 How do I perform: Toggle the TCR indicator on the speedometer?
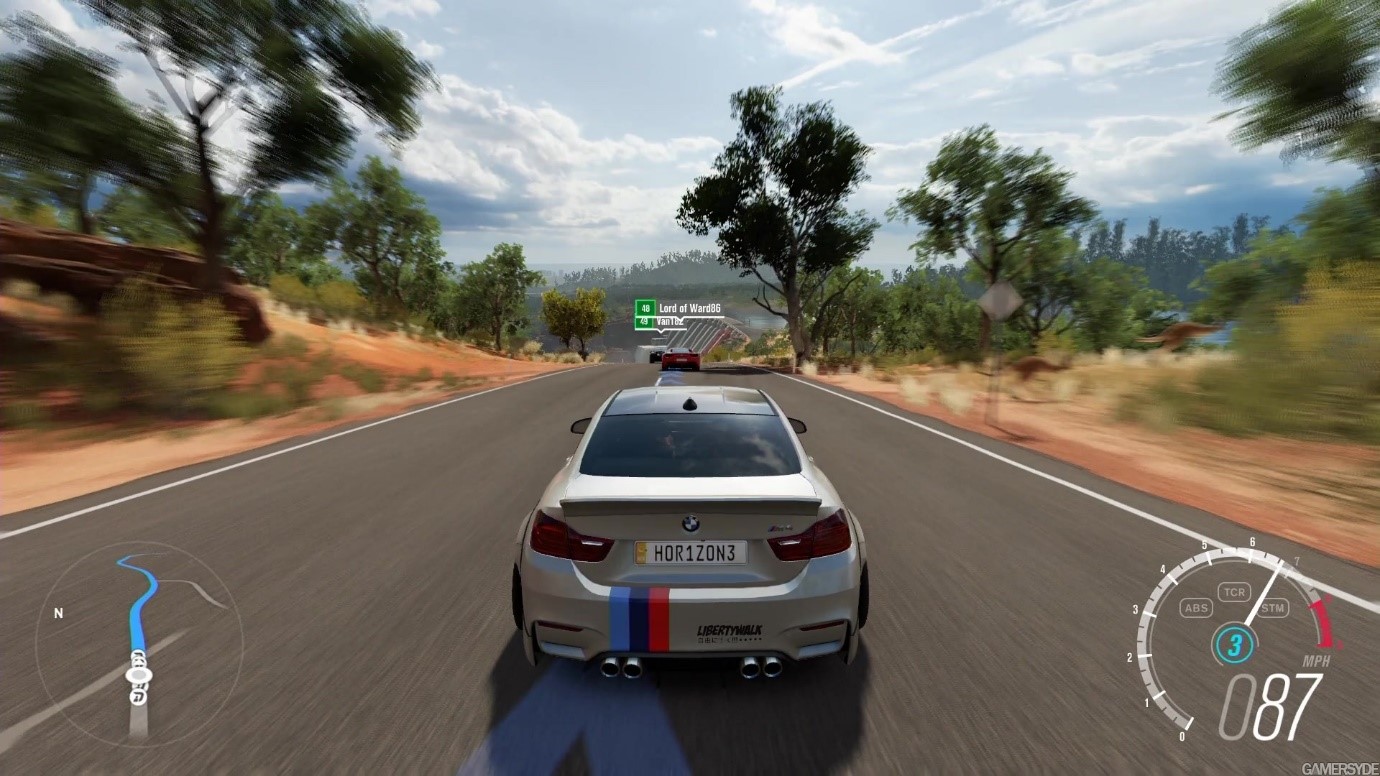1235,592
